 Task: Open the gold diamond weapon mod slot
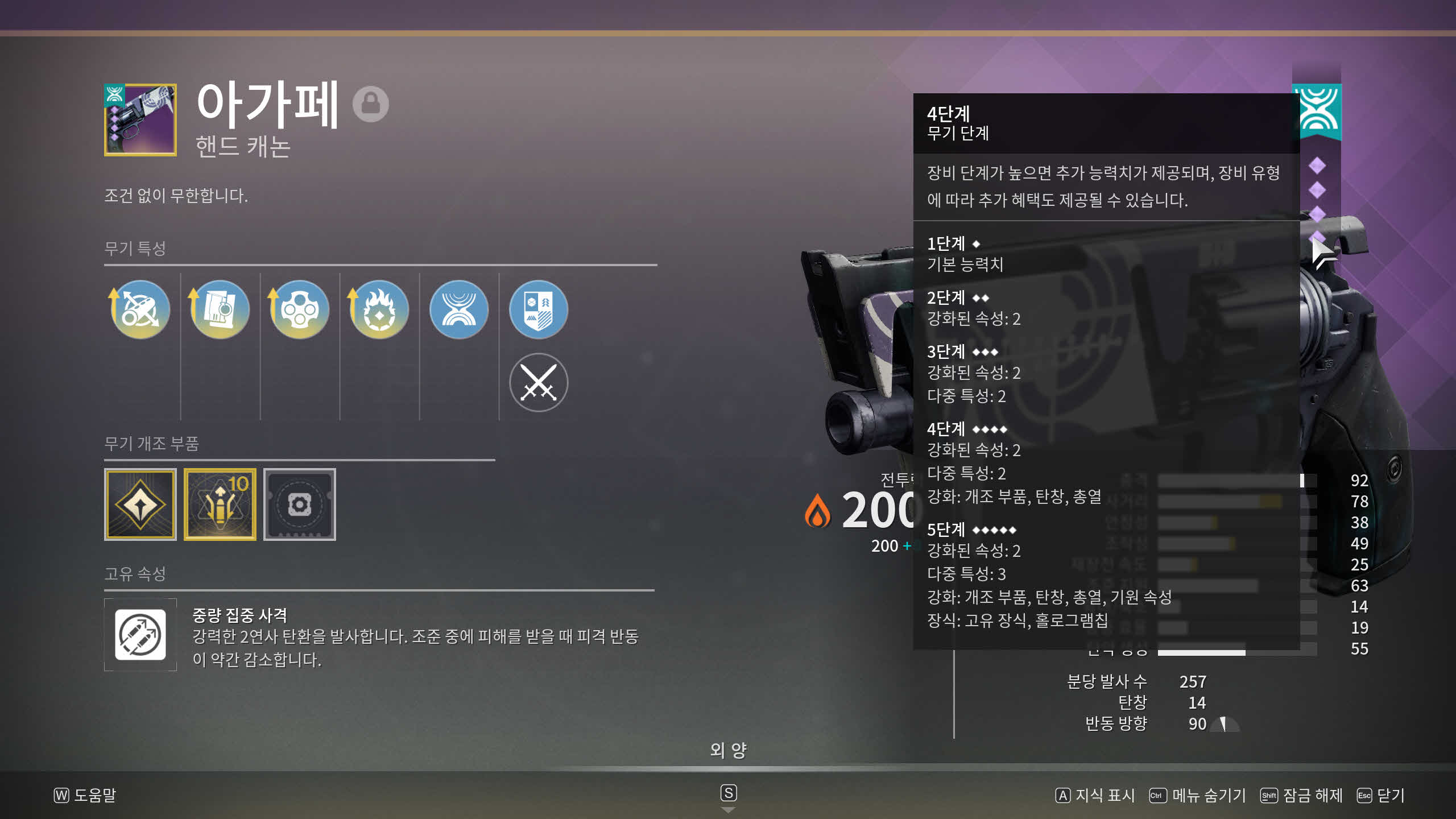[x=140, y=504]
